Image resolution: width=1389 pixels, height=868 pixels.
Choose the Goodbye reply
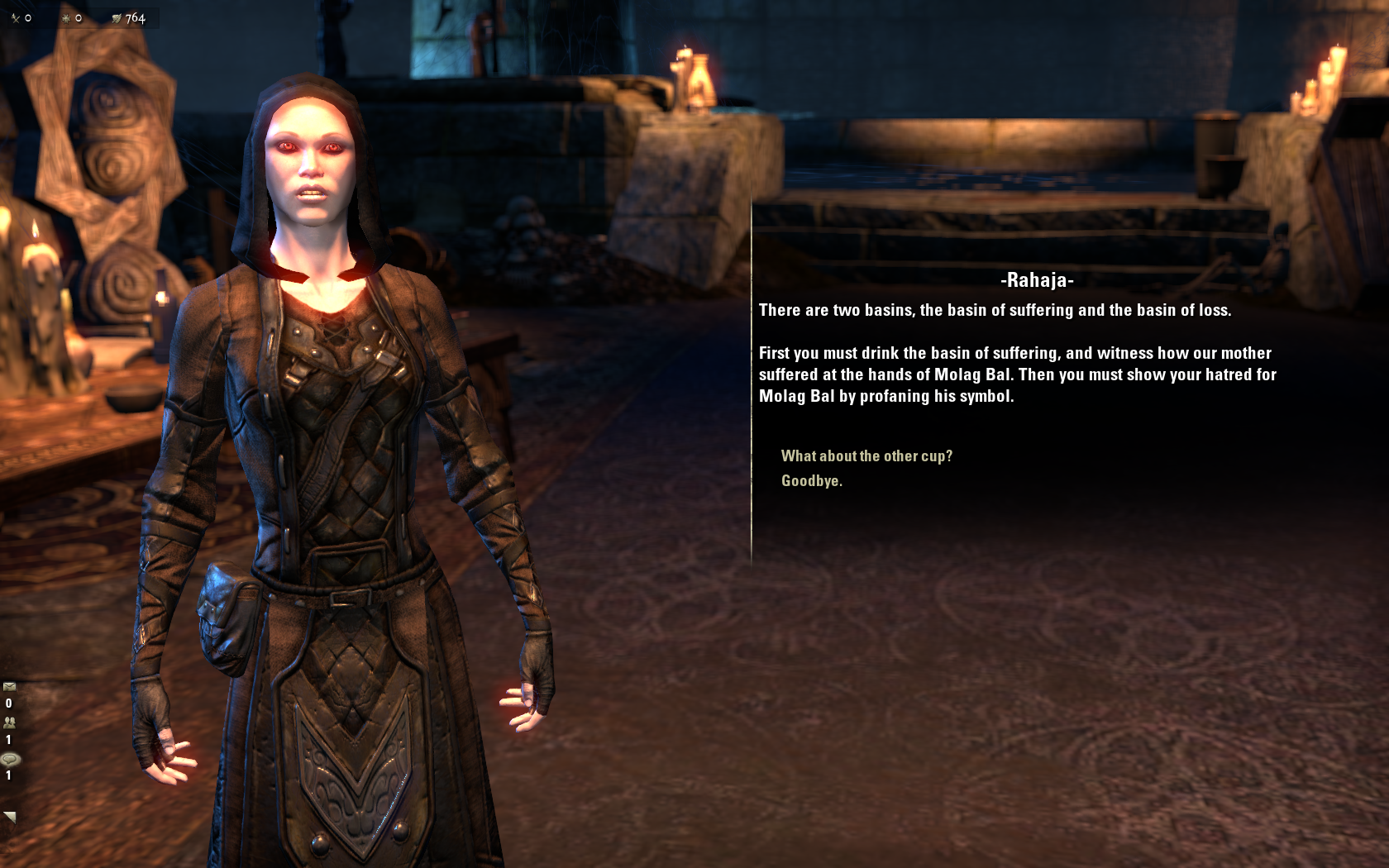(x=811, y=481)
